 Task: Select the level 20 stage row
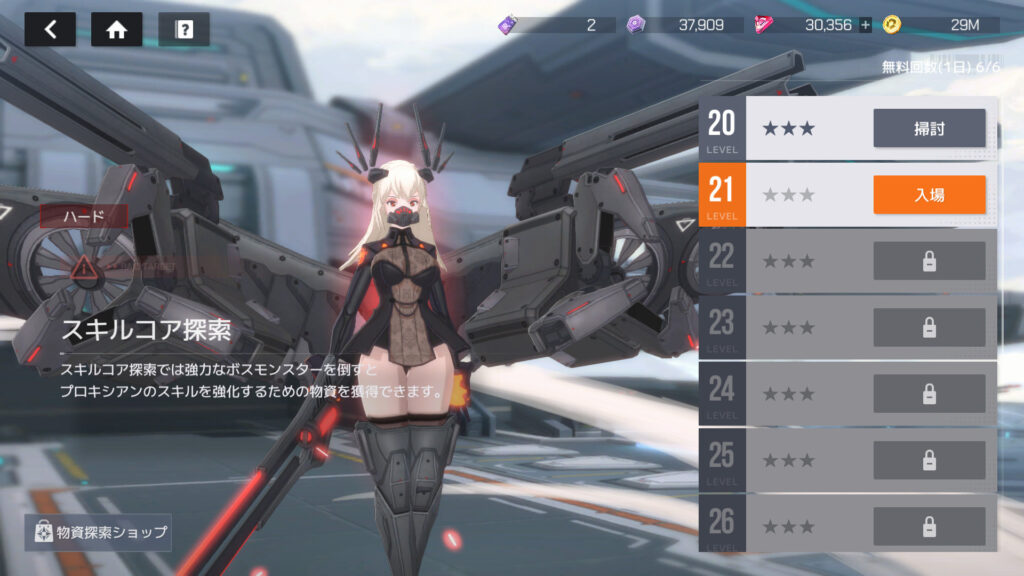(x=800, y=128)
